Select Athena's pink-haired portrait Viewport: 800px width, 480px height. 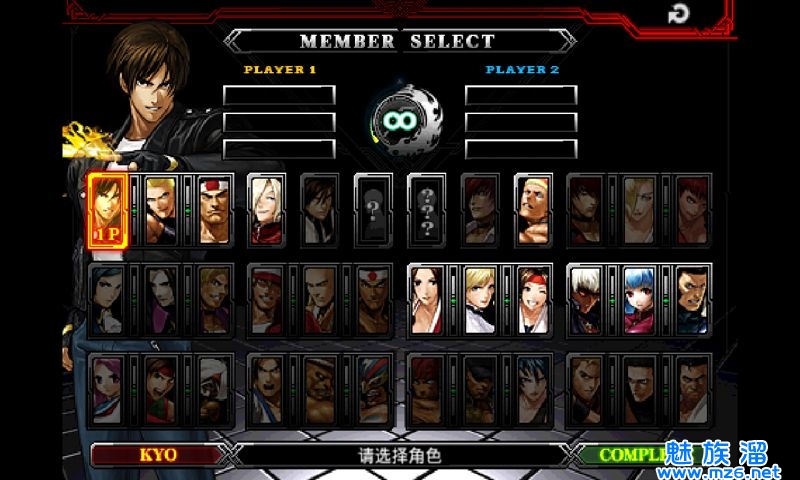108,388
